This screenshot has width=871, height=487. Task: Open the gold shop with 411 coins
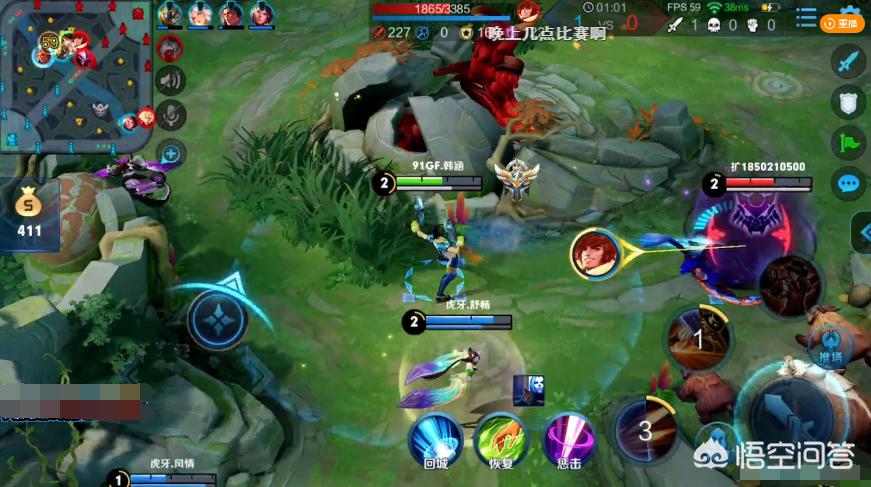click(x=29, y=214)
